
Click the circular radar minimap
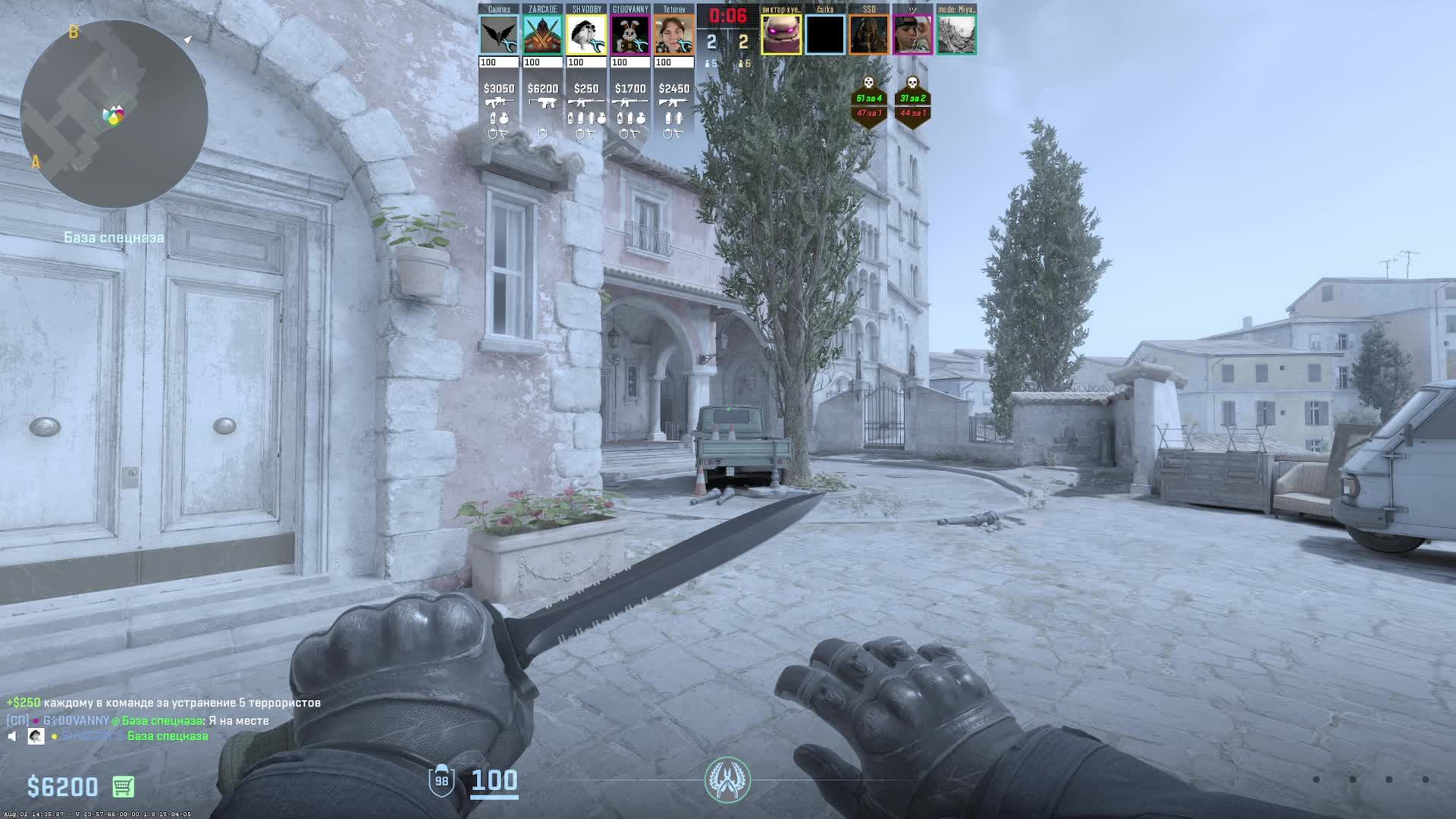pyautogui.click(x=114, y=114)
